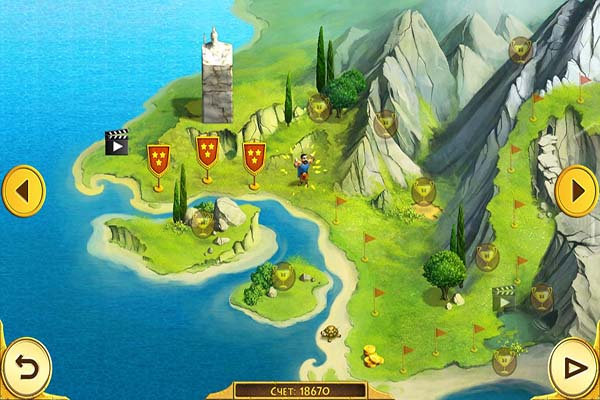Screen dimensions: 600x400
Task: Pick the trophy node on the small bushy island
Action: click(283, 273)
